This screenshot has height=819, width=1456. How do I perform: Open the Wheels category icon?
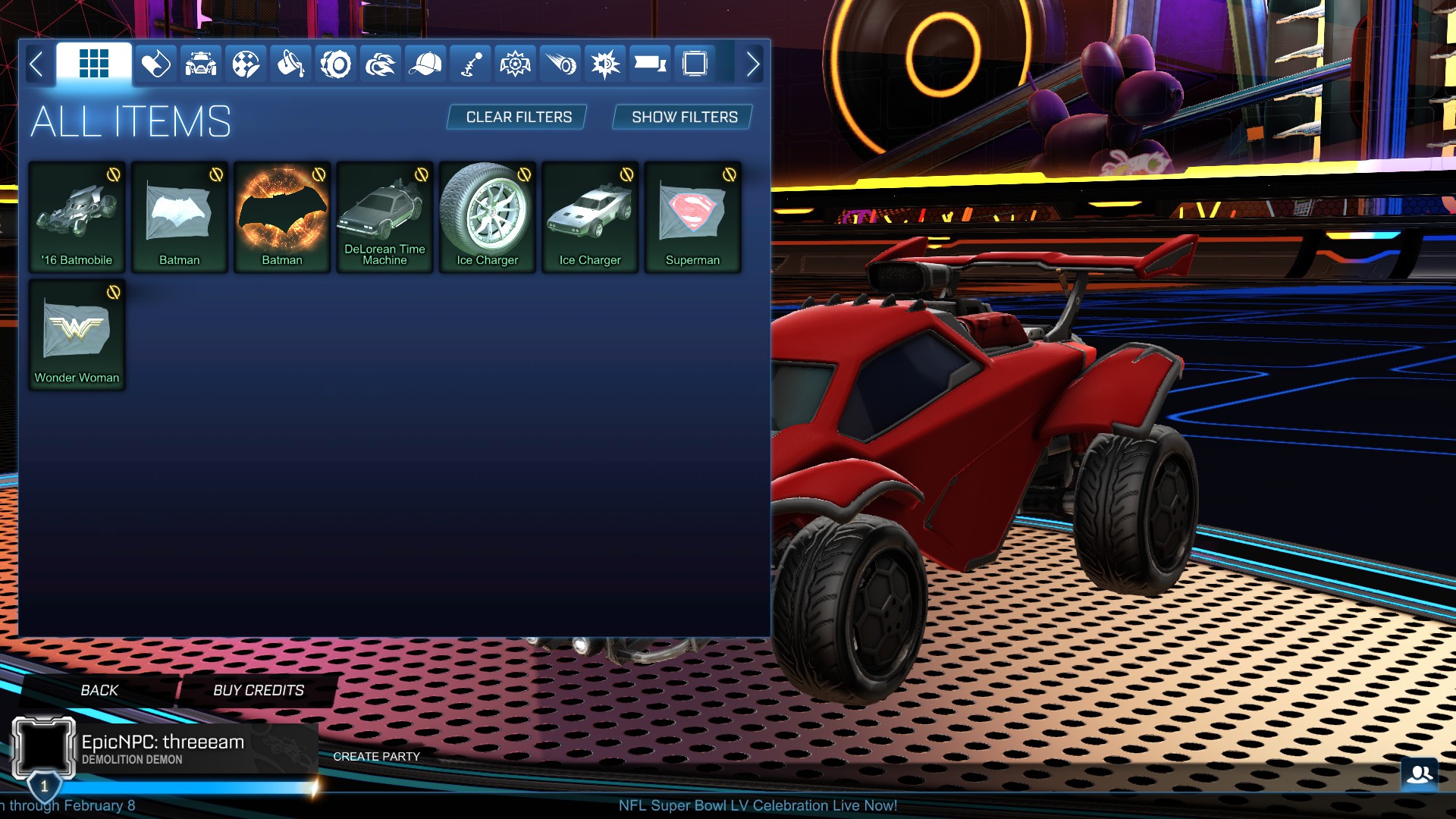click(x=334, y=64)
